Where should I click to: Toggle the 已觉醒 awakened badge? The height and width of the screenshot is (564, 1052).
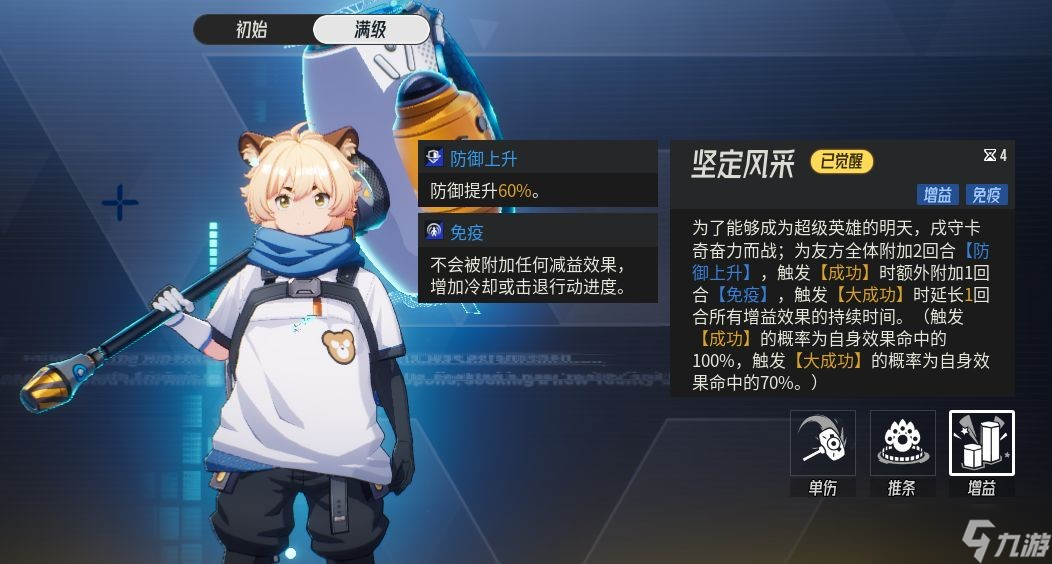click(841, 162)
